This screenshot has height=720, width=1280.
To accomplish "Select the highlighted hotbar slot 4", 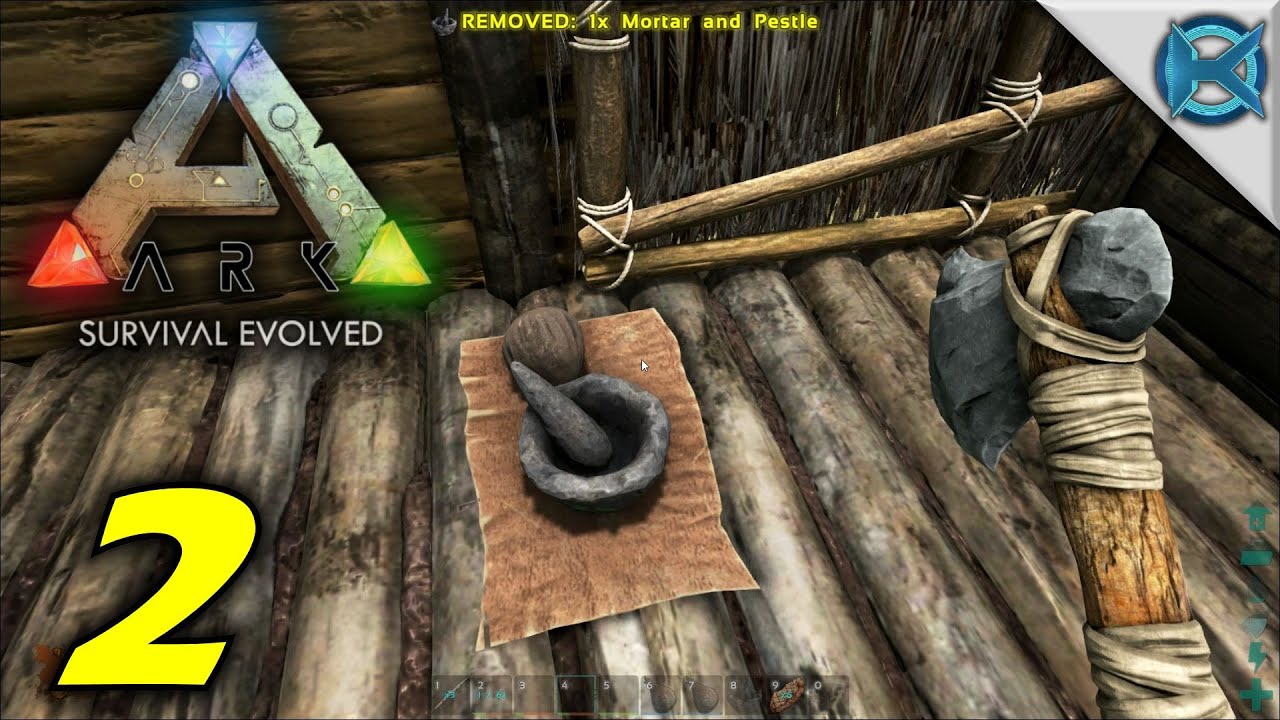I will [577, 695].
